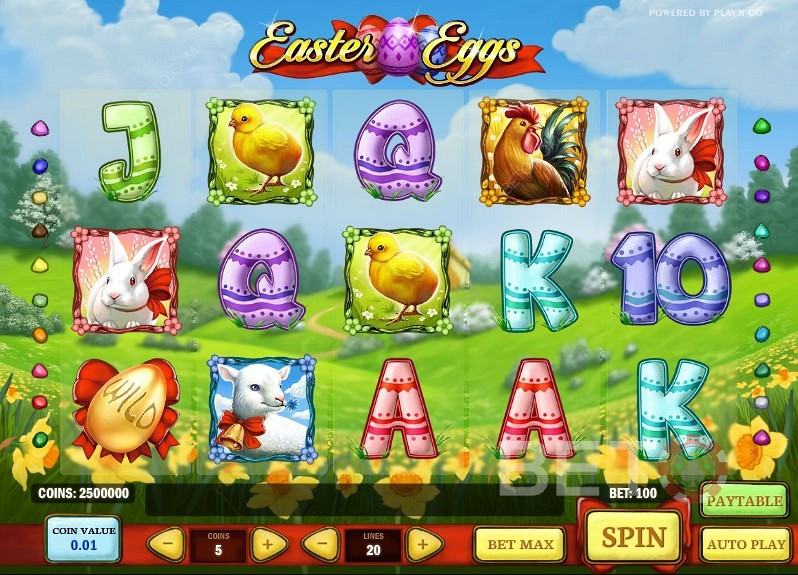The image size is (798, 575).
Task: Spin the reels with the SPIN button
Action: [x=631, y=539]
